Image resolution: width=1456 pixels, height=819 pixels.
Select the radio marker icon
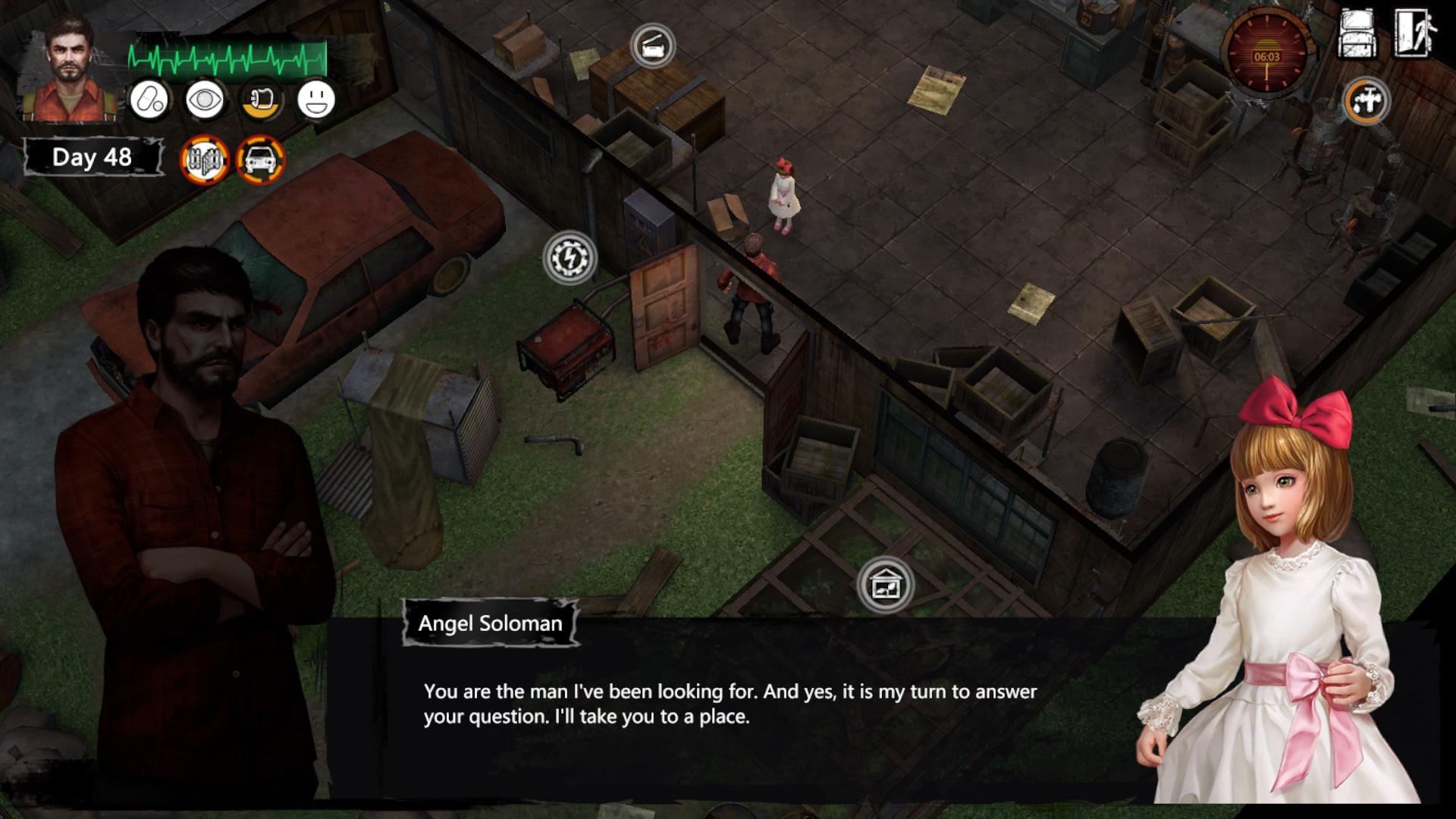tap(652, 47)
